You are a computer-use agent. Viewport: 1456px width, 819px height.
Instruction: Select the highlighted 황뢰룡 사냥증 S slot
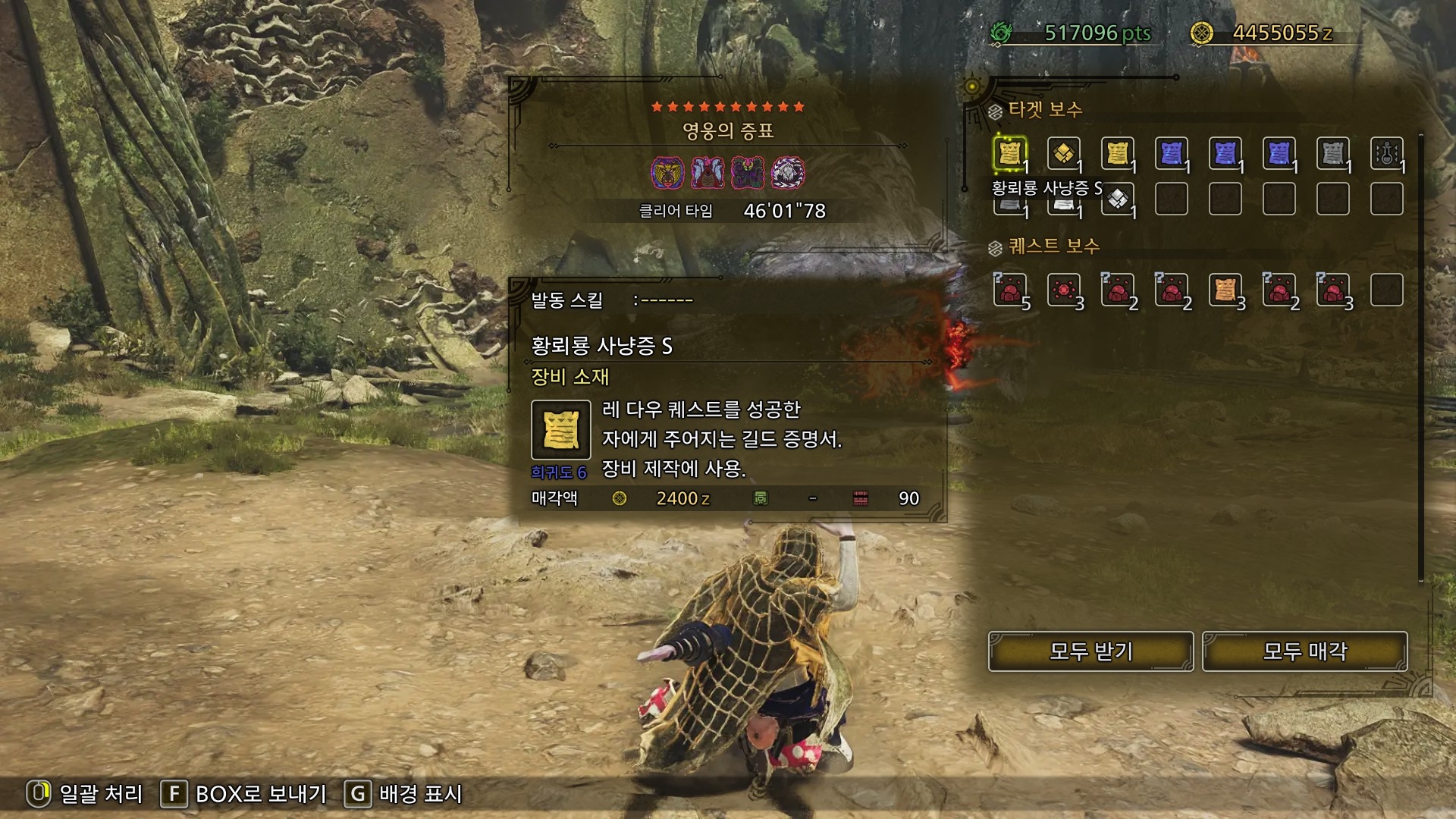click(1009, 154)
